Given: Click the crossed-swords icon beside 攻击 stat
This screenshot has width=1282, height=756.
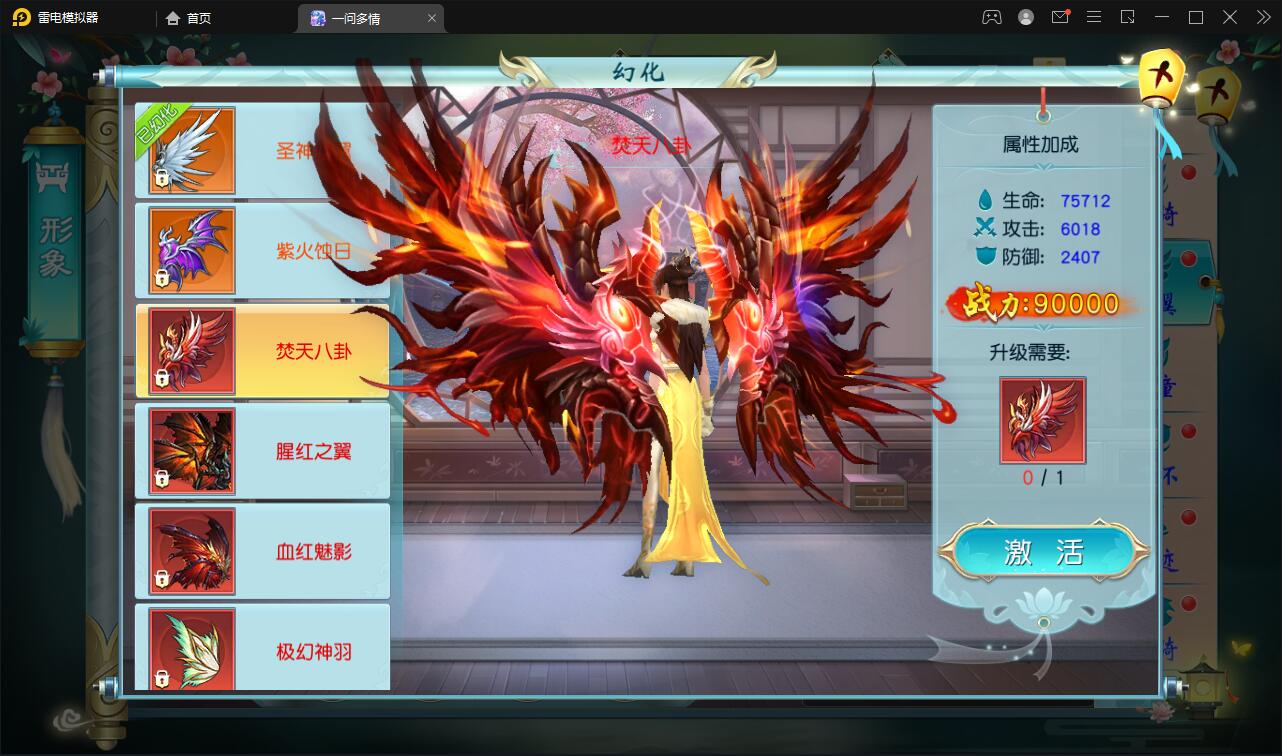Looking at the screenshot, I should [985, 229].
